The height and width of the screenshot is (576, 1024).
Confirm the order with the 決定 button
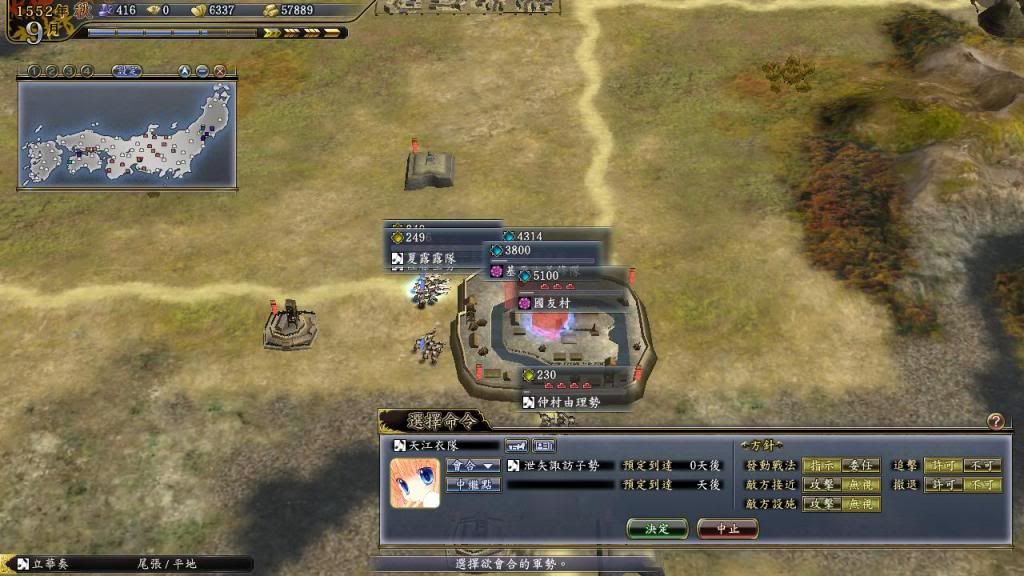(x=657, y=528)
